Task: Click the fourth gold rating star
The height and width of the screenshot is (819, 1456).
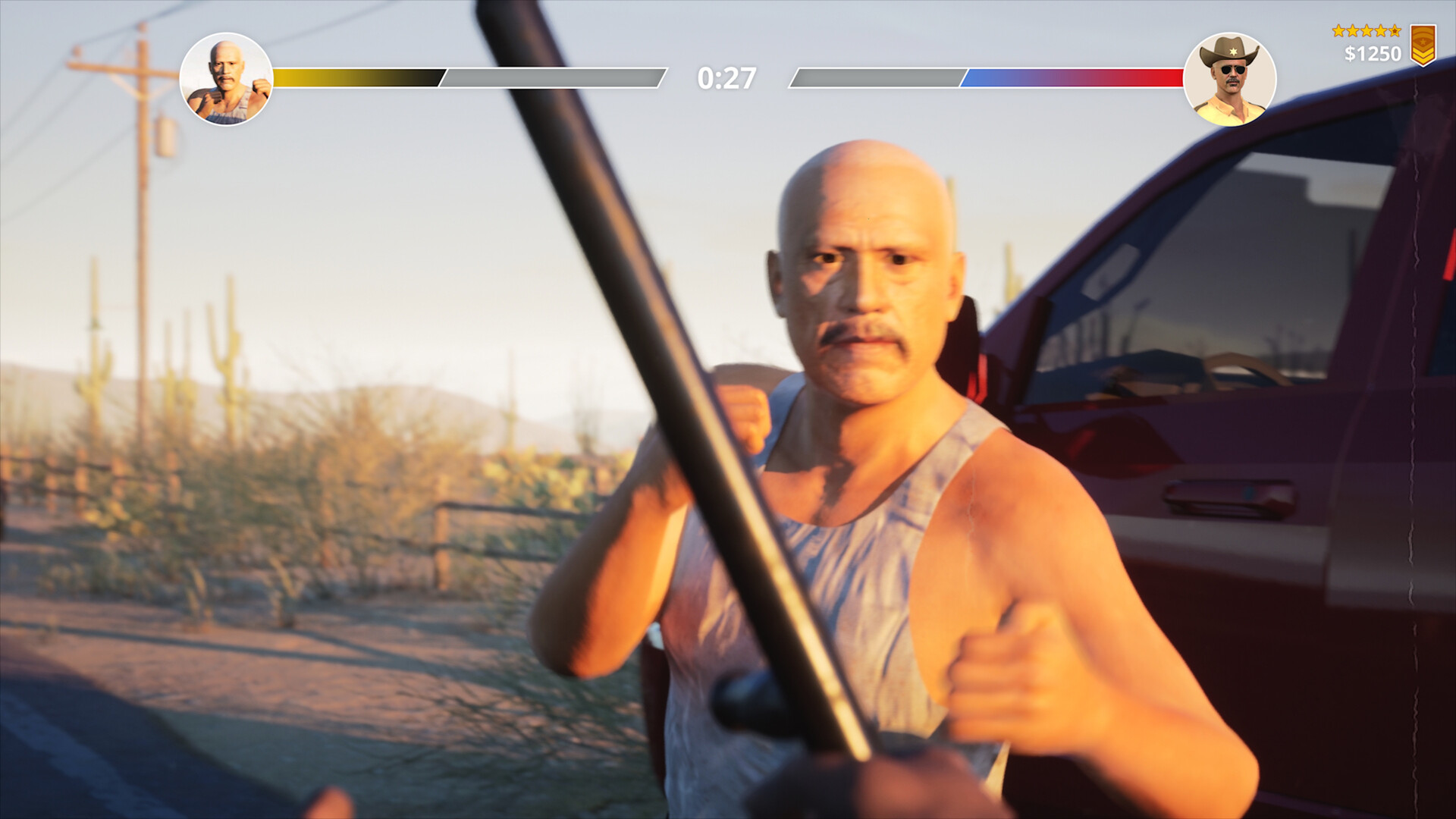Action: pos(1381,32)
